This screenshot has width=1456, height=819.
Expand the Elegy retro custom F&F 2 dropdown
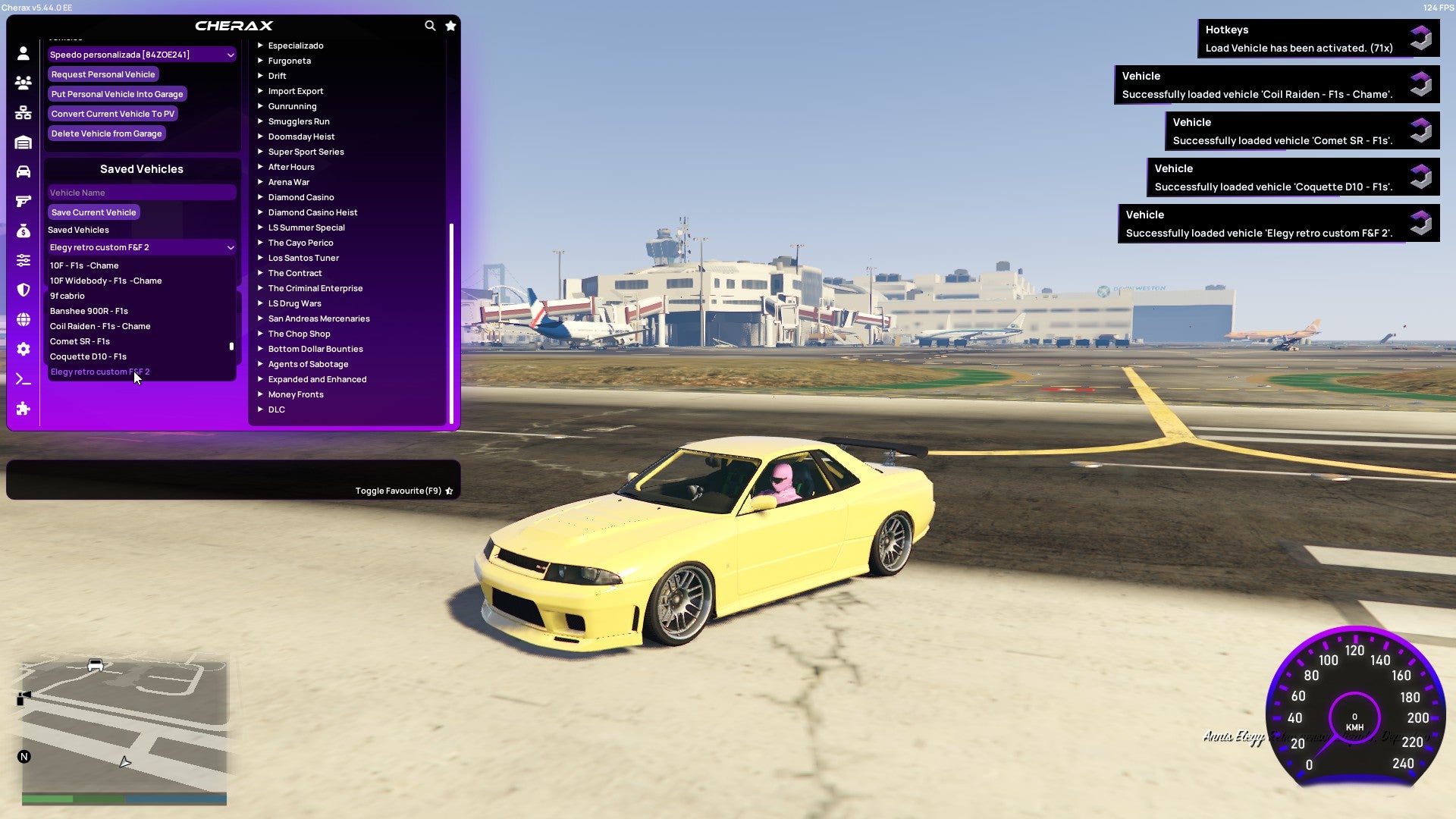(141, 247)
